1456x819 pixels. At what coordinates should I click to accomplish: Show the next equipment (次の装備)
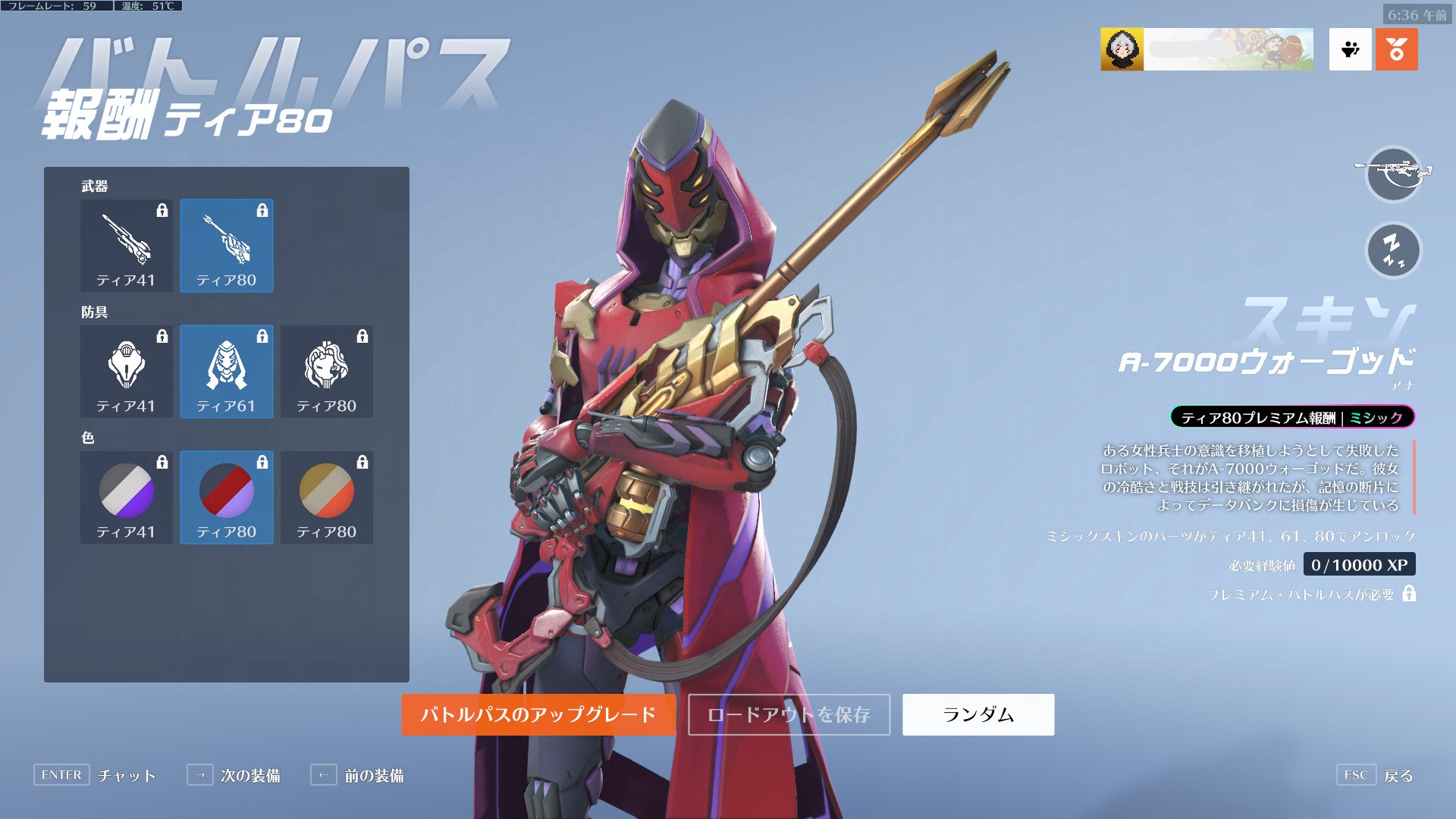point(234,775)
